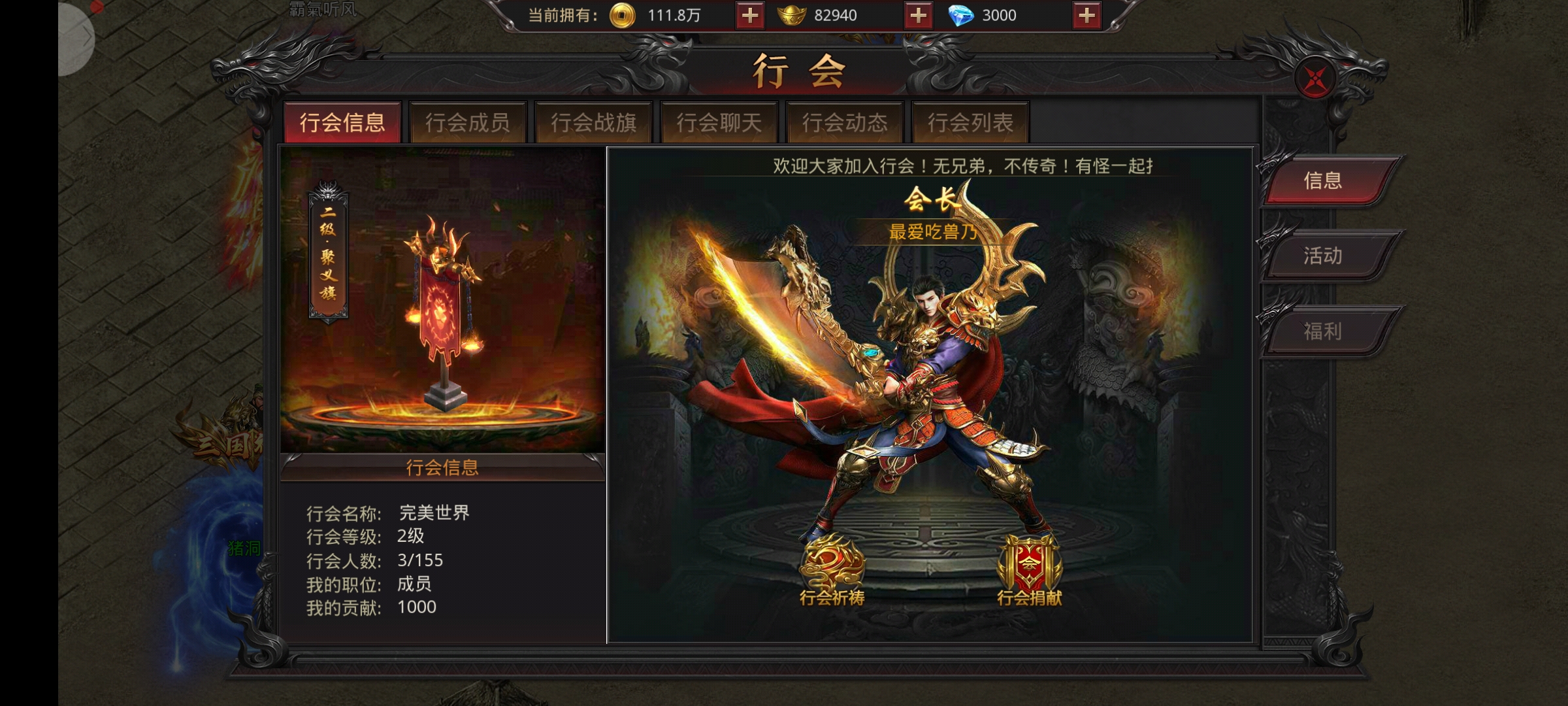This screenshot has width=1568, height=706.
Task: Tap the 行会祈祷 golden dragon icon
Action: (832, 569)
